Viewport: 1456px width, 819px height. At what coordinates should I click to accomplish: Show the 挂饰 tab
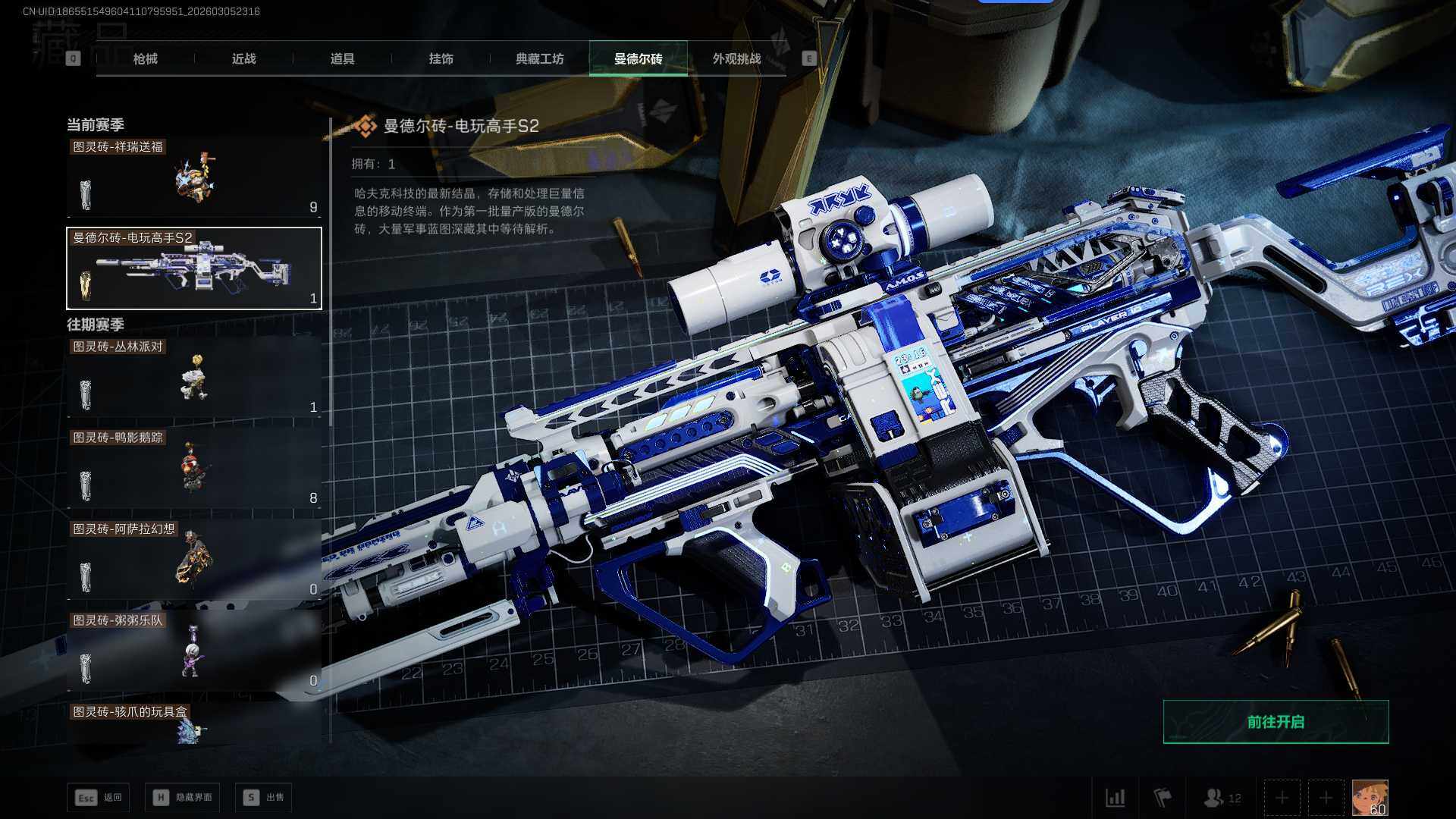(x=441, y=58)
